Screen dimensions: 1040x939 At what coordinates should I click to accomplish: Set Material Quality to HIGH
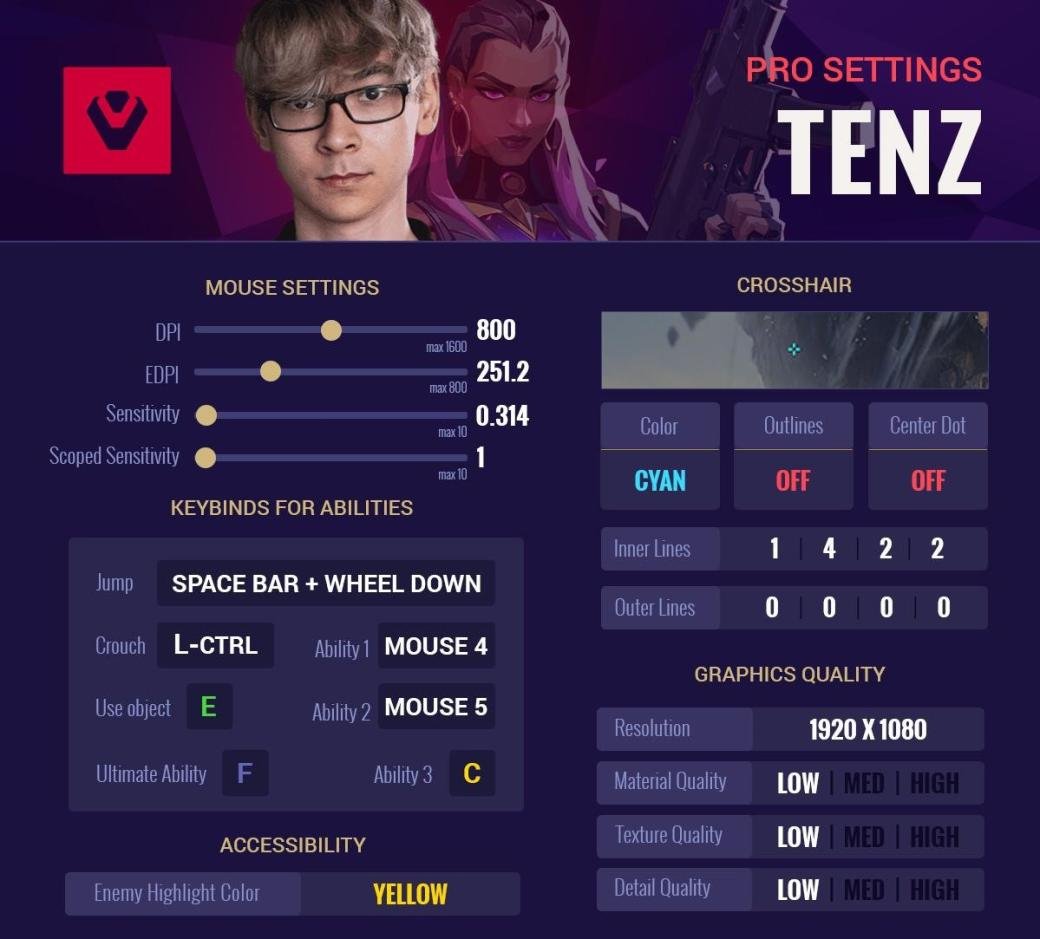[x=934, y=783]
